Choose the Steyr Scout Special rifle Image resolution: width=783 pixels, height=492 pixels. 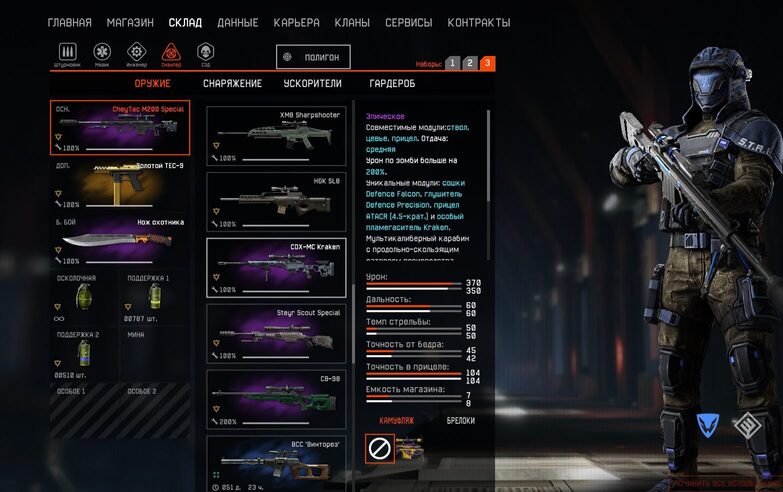(x=276, y=333)
